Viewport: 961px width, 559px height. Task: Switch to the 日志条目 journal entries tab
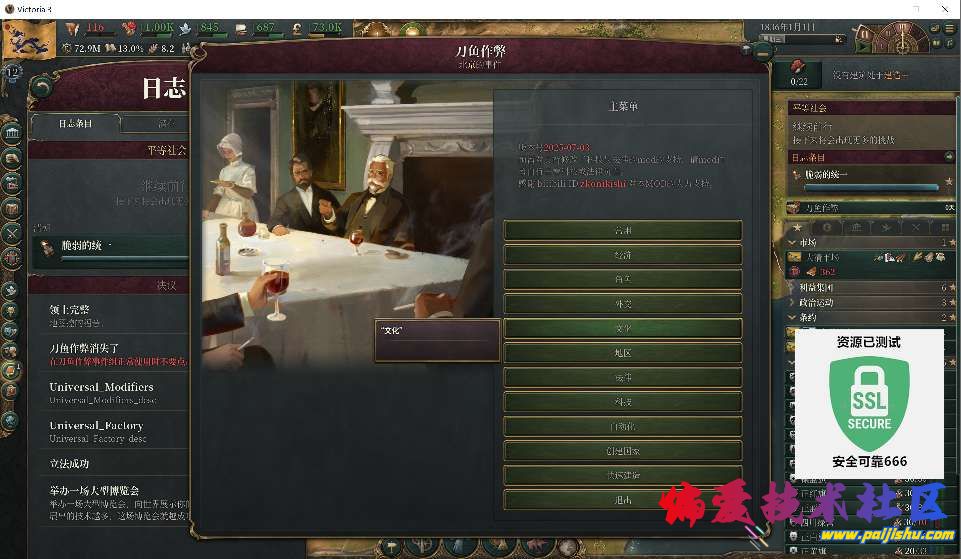click(75, 124)
